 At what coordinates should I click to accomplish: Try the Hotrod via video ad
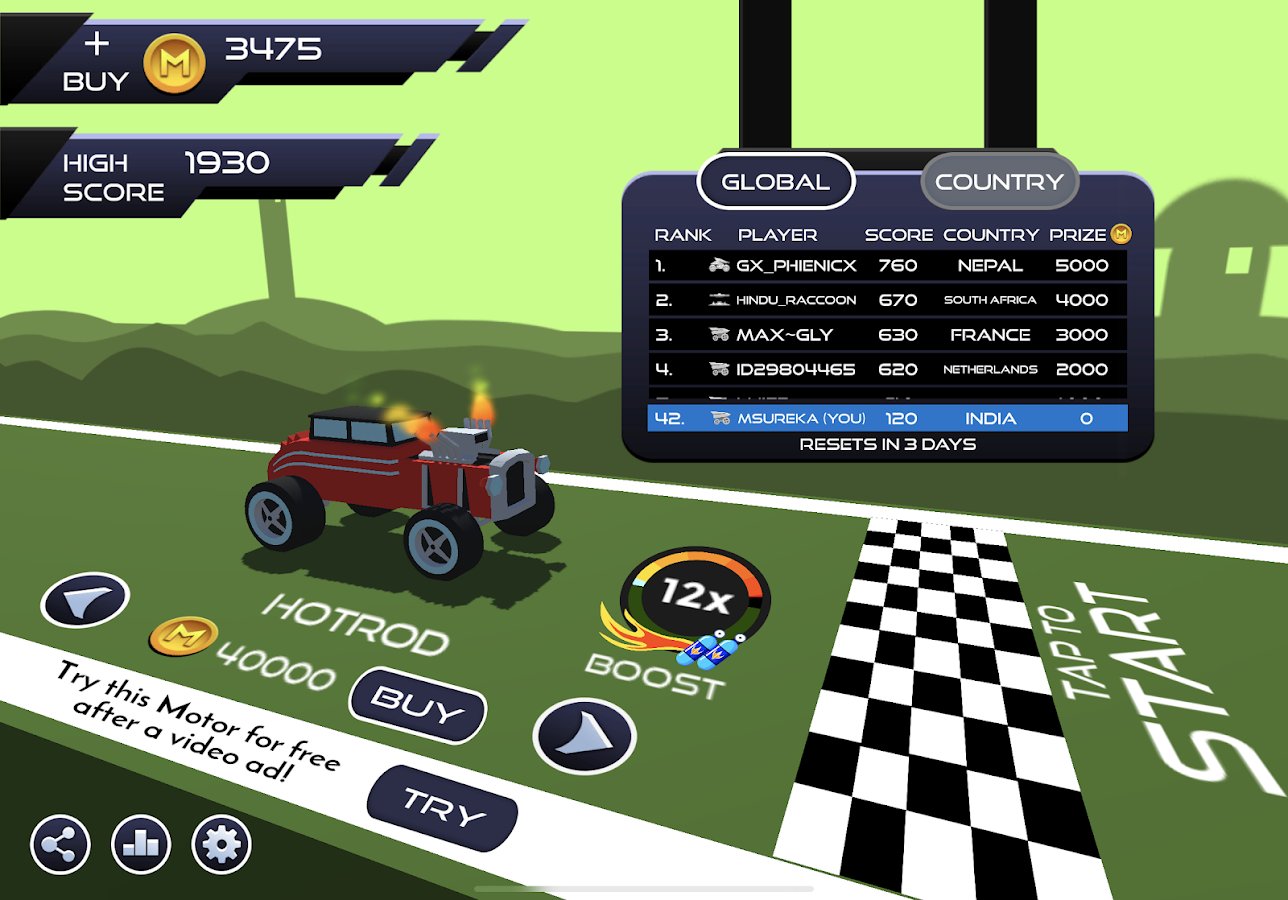[443, 806]
